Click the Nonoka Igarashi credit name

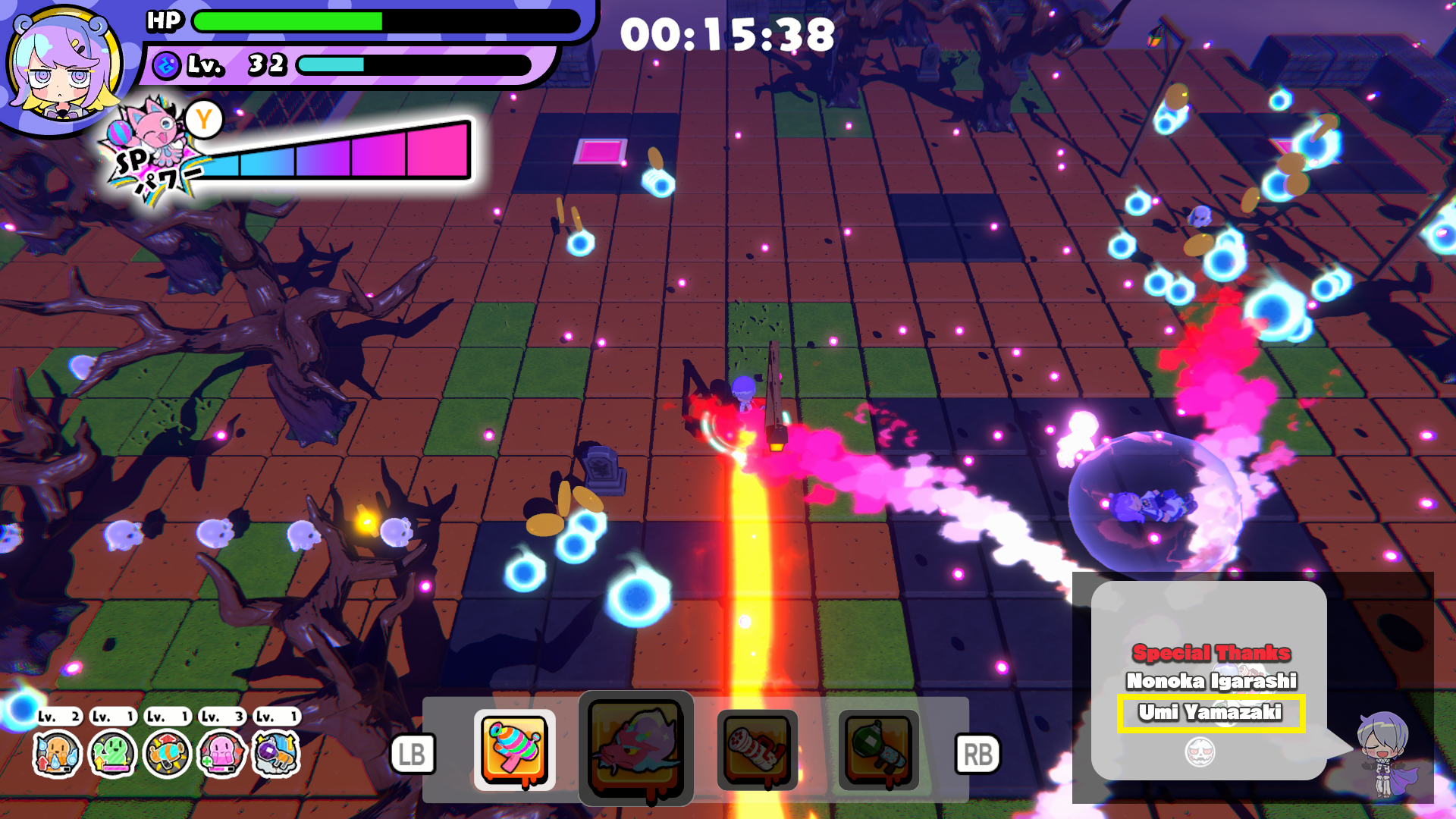[x=1211, y=681]
